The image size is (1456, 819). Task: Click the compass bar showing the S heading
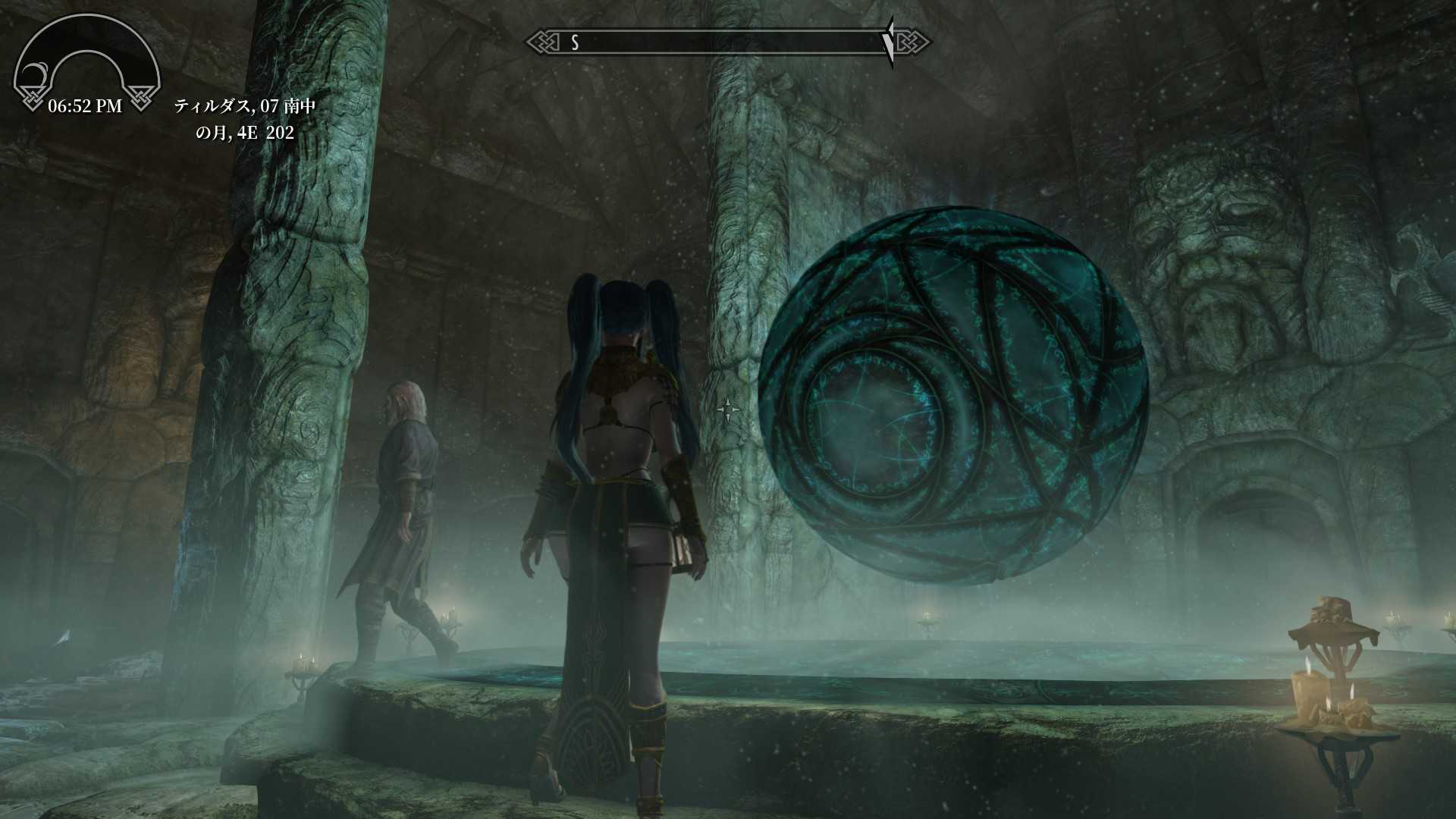pos(728,42)
